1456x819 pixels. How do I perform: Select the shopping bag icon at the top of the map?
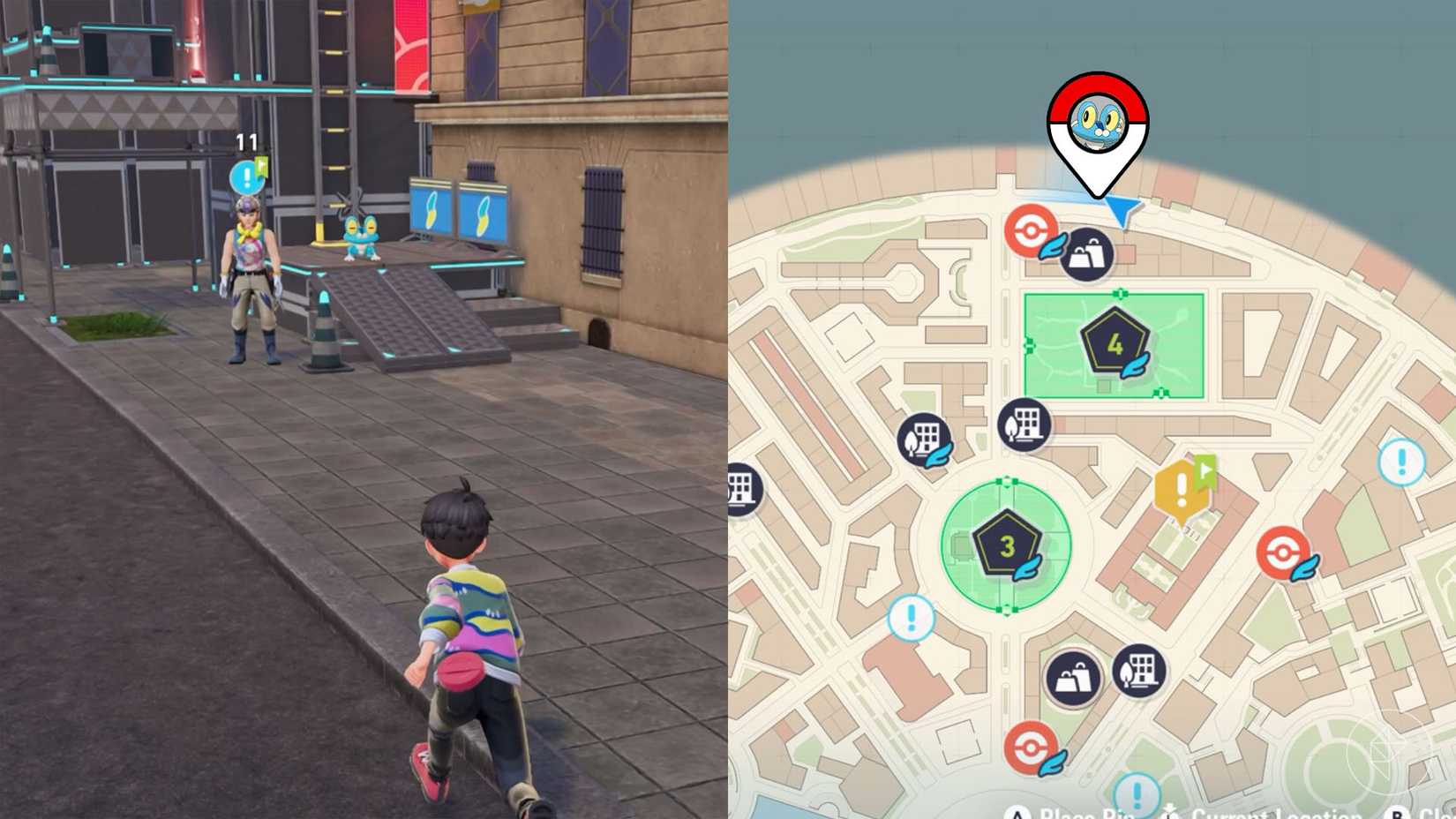click(x=1088, y=256)
